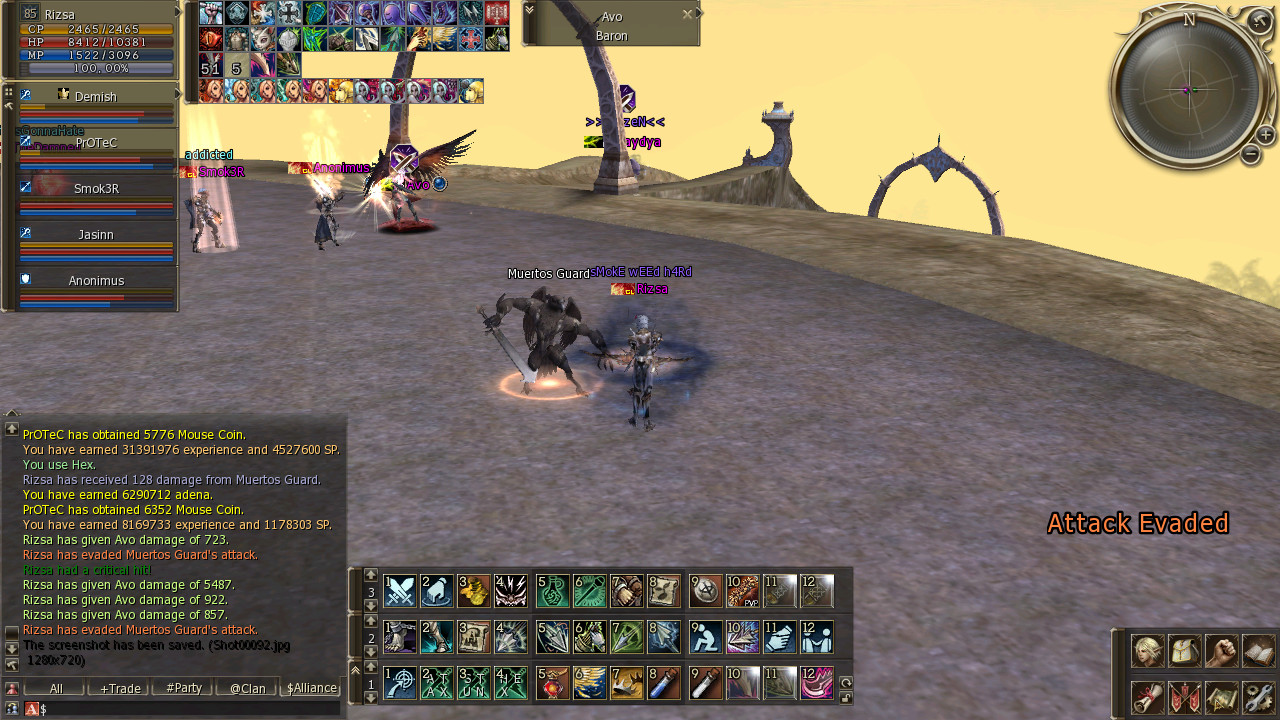Viewport: 1280px width, 720px height.
Task: Open the system menu wrench icon
Action: coord(1259,697)
